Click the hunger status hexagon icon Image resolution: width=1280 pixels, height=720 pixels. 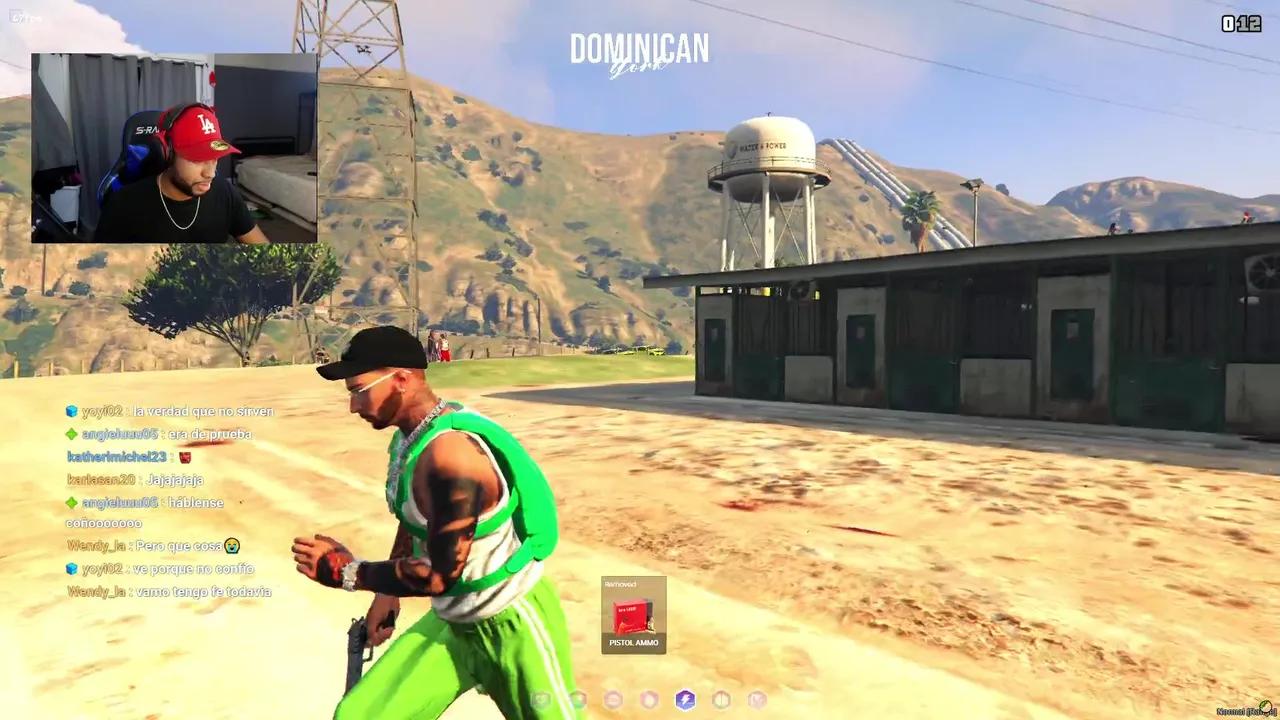pos(614,701)
